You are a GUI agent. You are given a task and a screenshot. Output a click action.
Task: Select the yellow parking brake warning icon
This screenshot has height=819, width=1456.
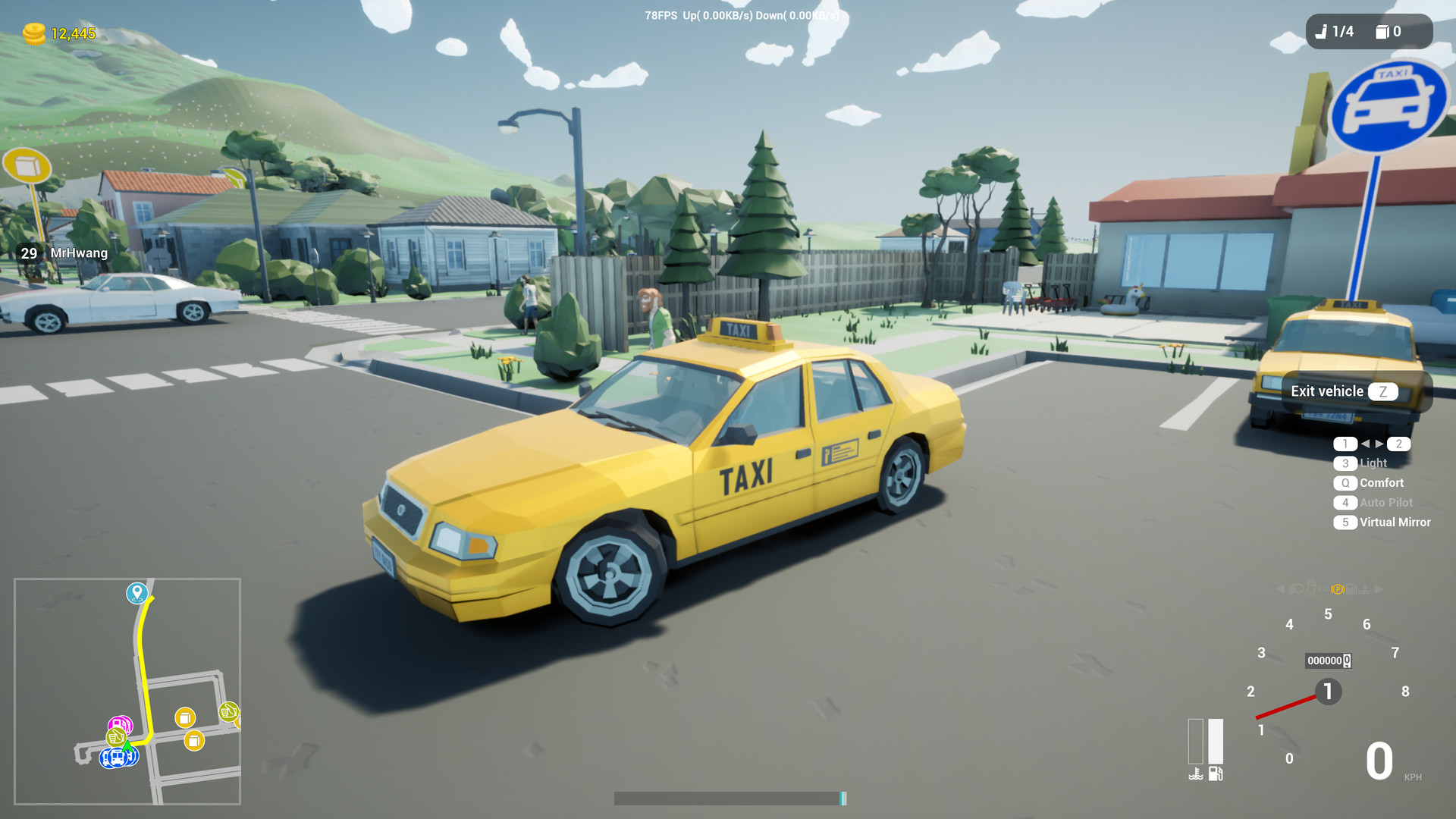click(x=1337, y=588)
